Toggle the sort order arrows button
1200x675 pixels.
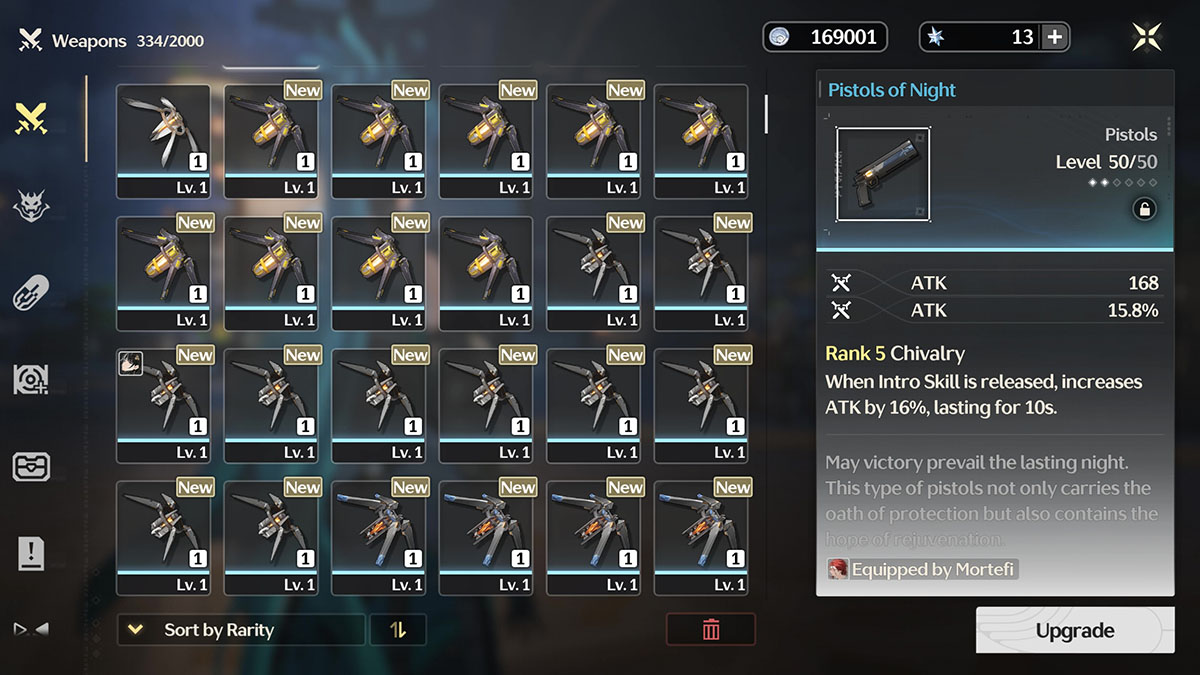click(x=398, y=630)
